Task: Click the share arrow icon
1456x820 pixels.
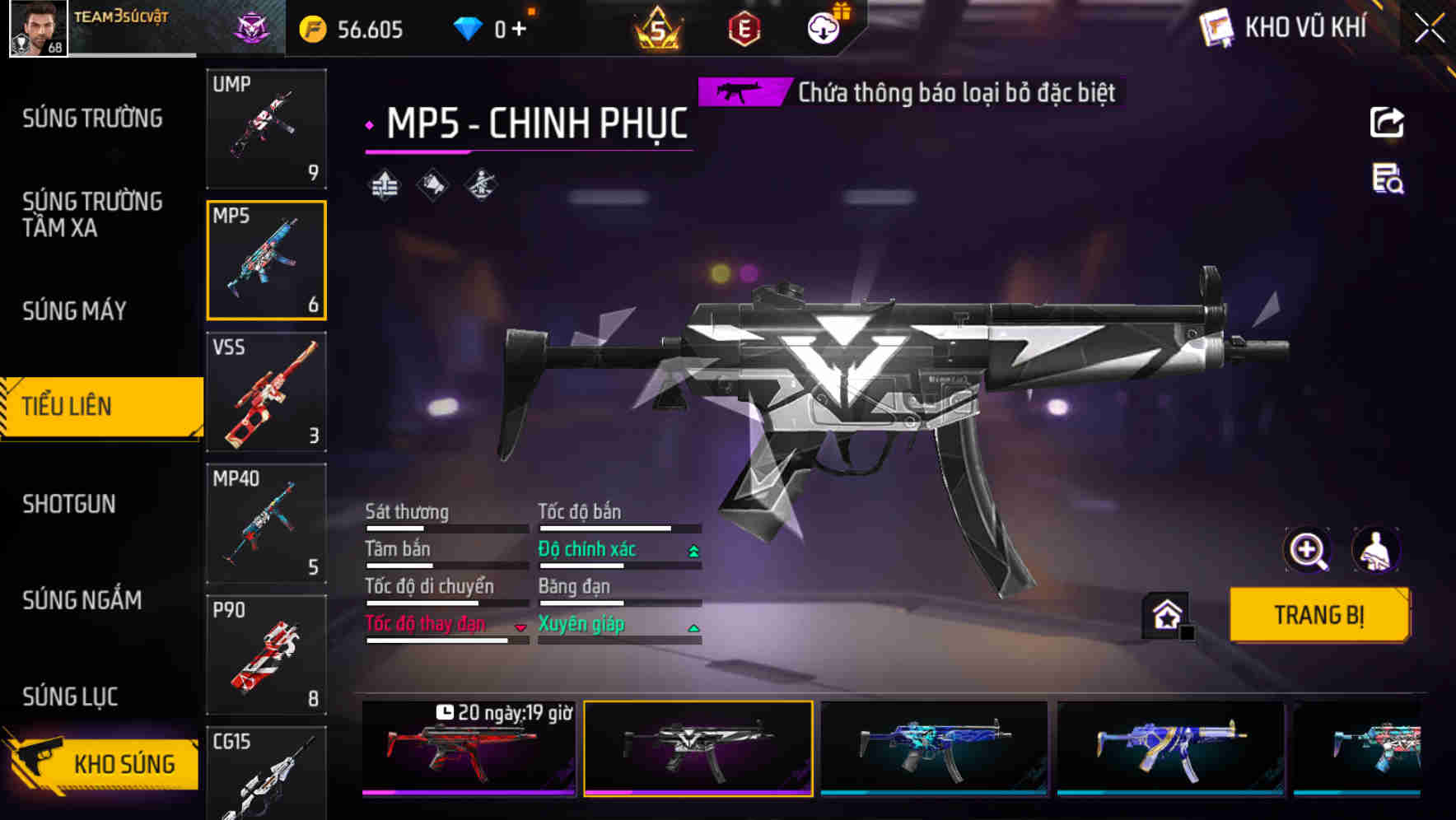Action: (1387, 123)
